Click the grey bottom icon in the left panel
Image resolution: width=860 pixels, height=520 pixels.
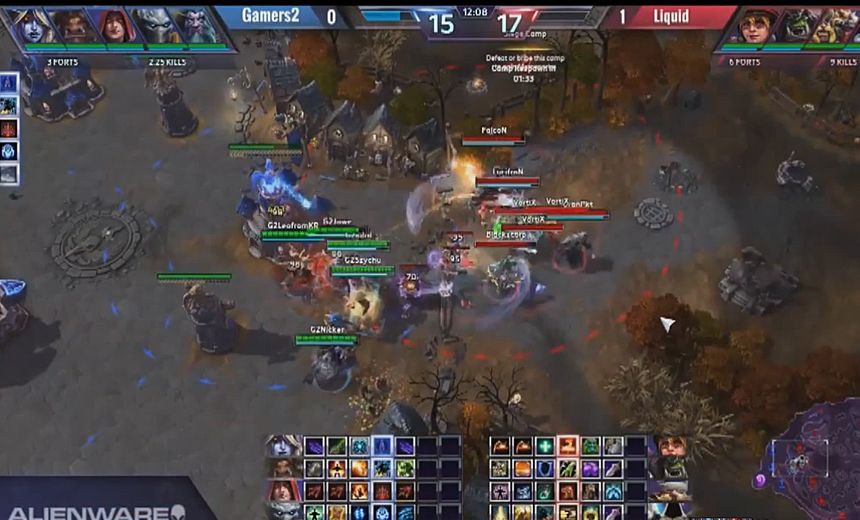click(x=9, y=174)
